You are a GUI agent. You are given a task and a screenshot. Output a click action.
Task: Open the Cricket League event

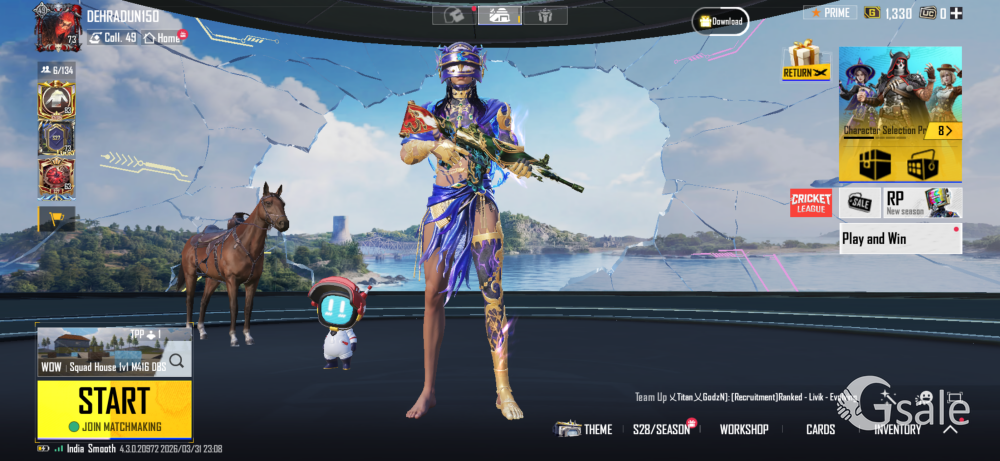(811, 203)
